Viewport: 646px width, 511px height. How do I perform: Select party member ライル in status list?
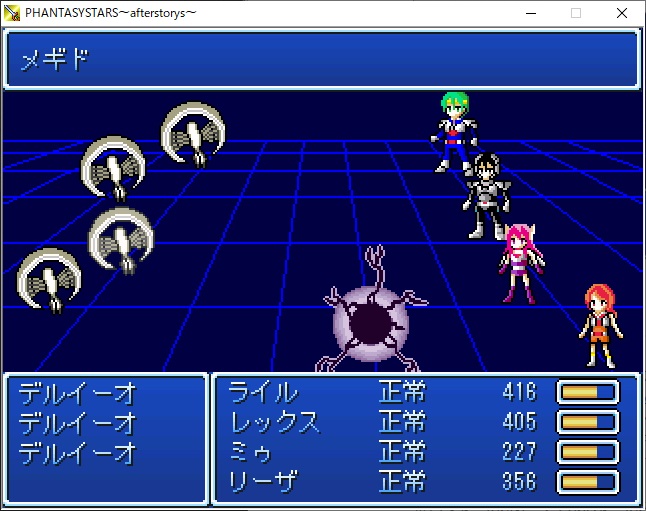point(263,391)
